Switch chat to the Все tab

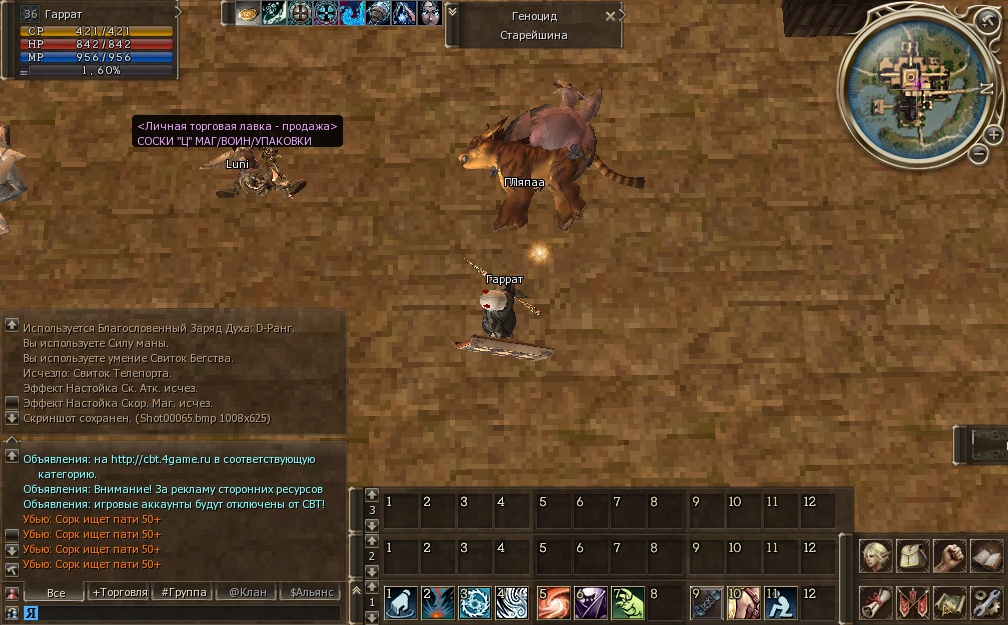coord(56,592)
